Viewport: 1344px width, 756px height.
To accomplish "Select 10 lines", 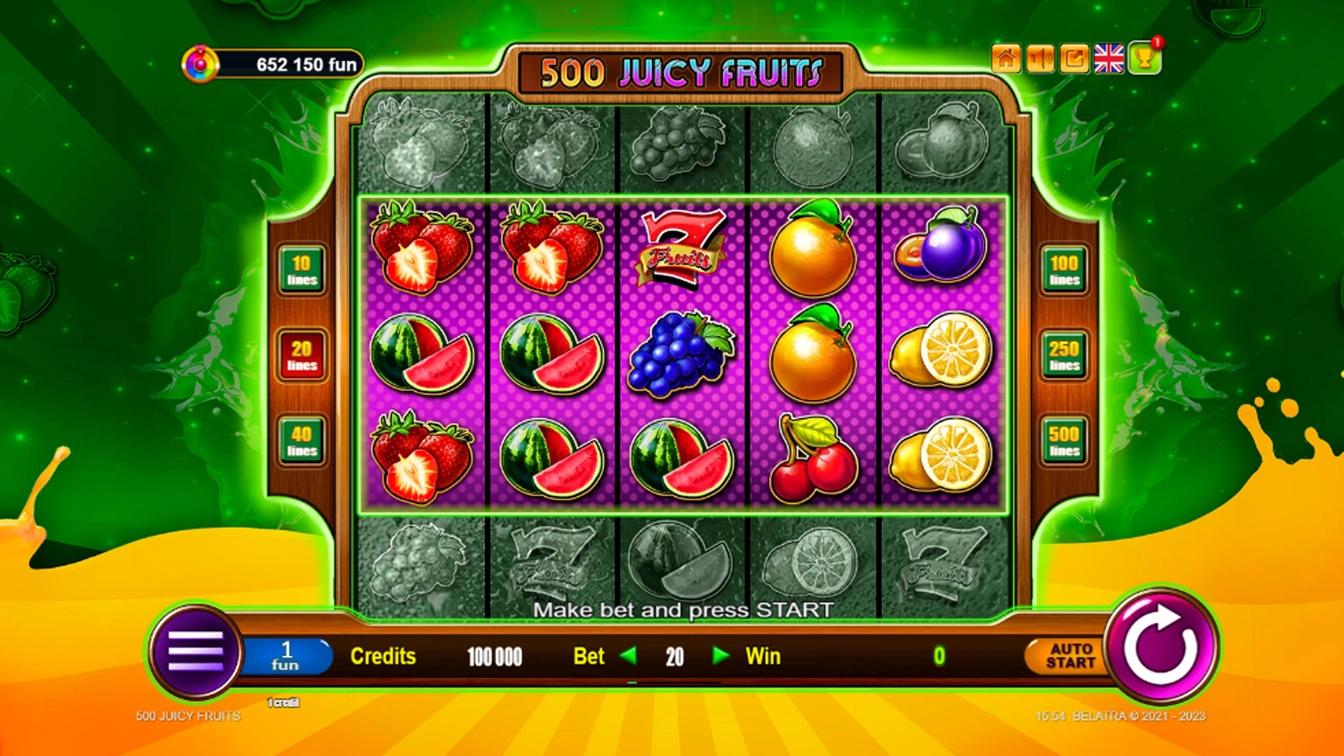I will point(302,269).
